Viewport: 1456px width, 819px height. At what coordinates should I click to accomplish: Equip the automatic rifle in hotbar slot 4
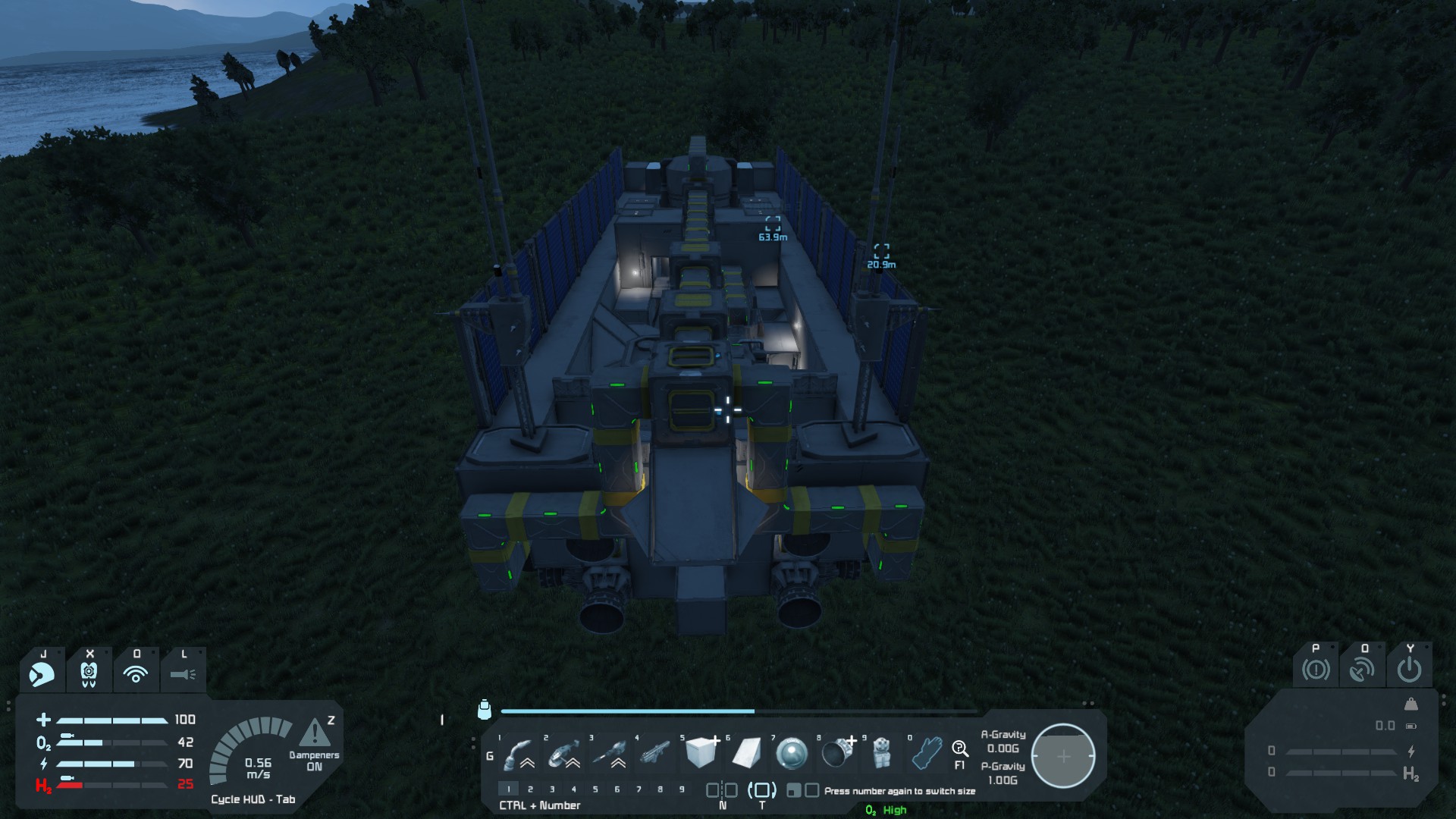[655, 754]
